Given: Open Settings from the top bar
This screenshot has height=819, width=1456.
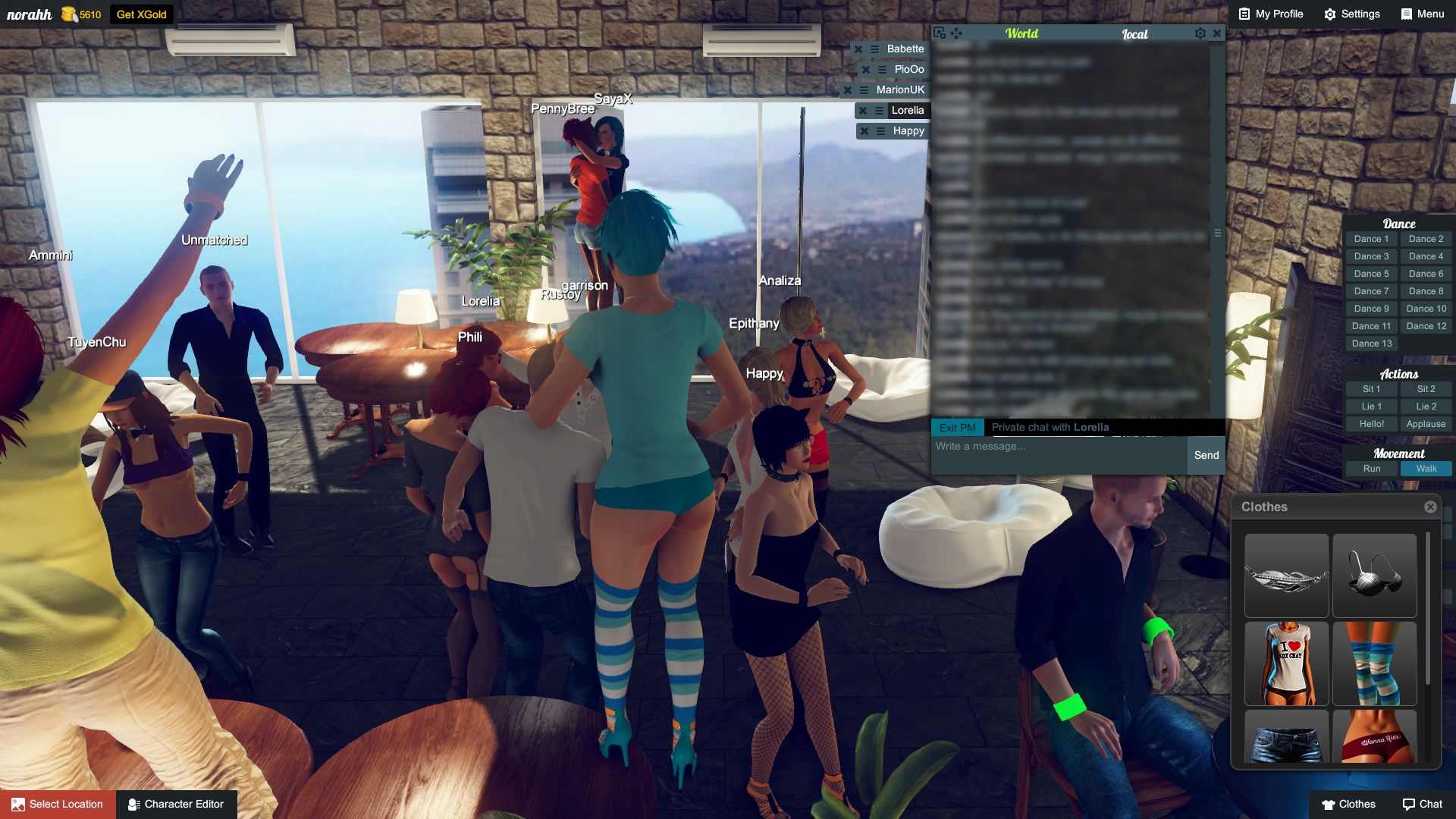Looking at the screenshot, I should pyautogui.click(x=1352, y=14).
